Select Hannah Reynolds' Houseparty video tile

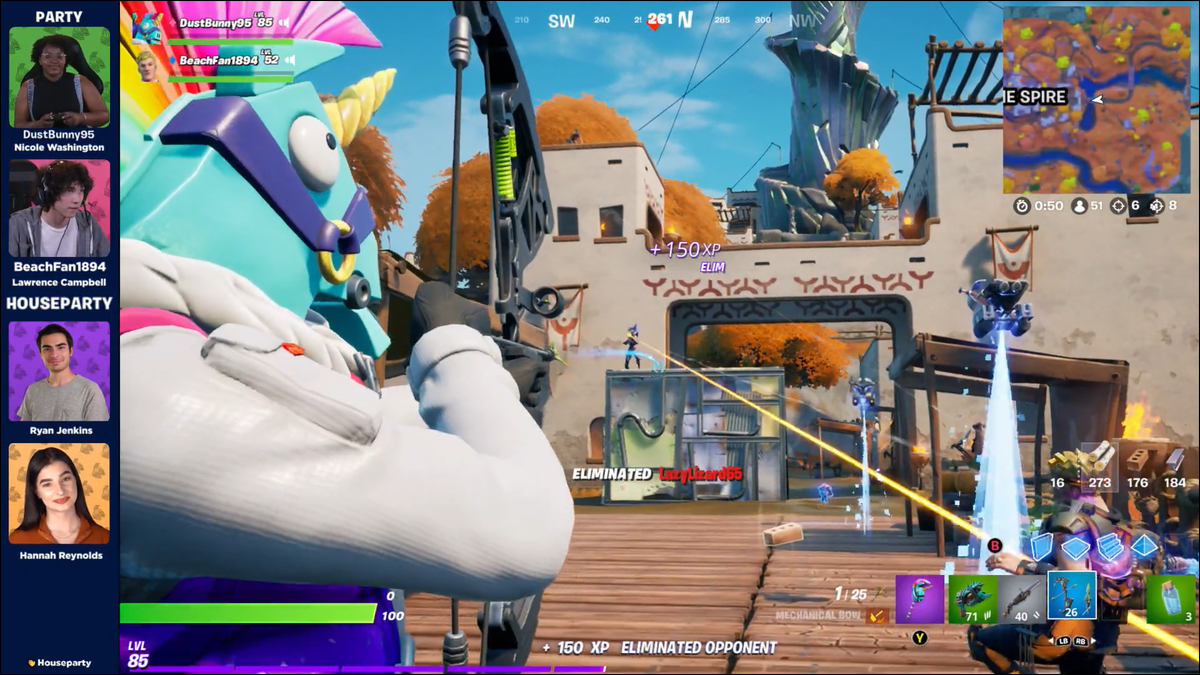[59, 494]
